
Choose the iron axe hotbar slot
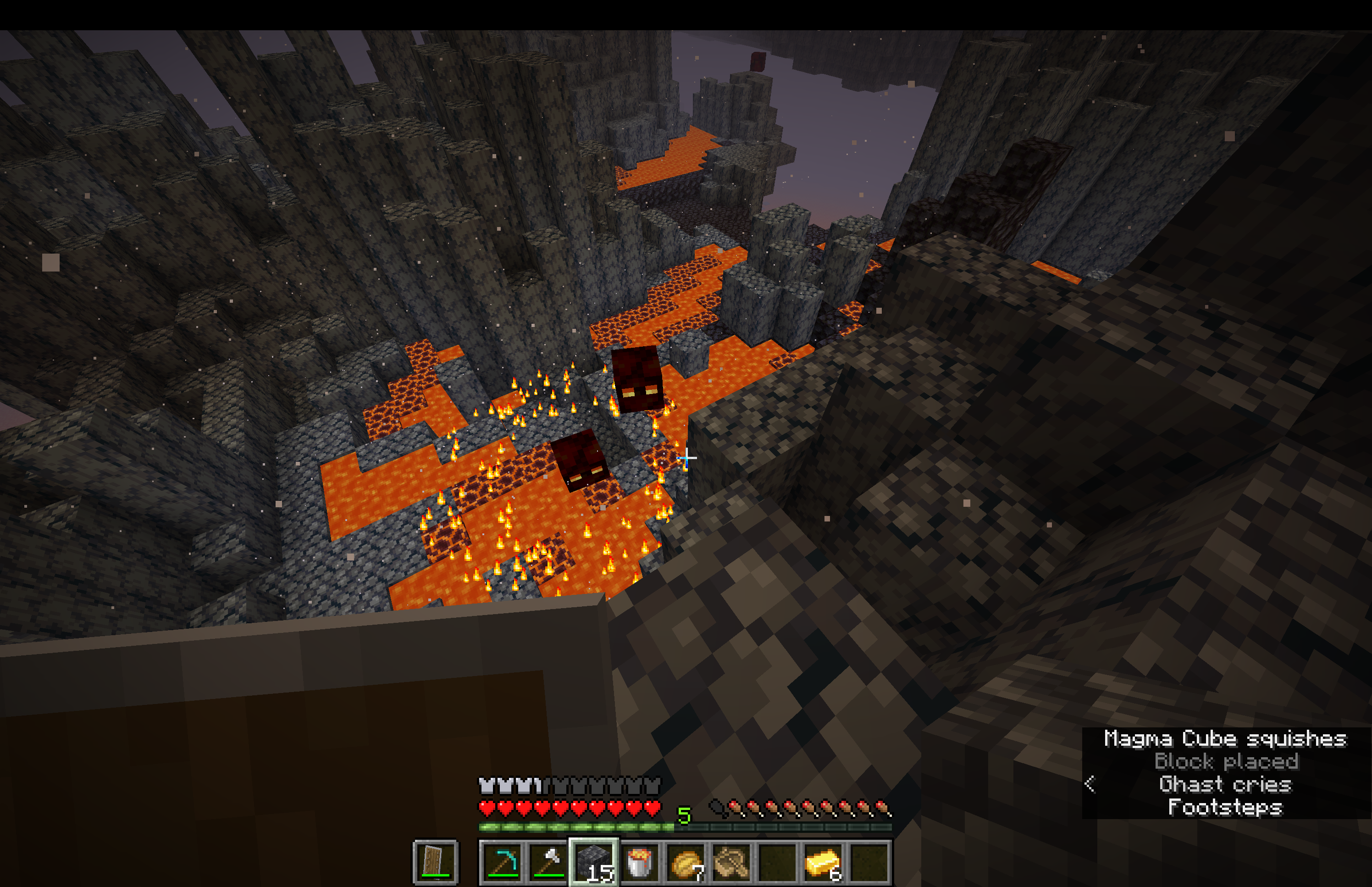point(548,862)
